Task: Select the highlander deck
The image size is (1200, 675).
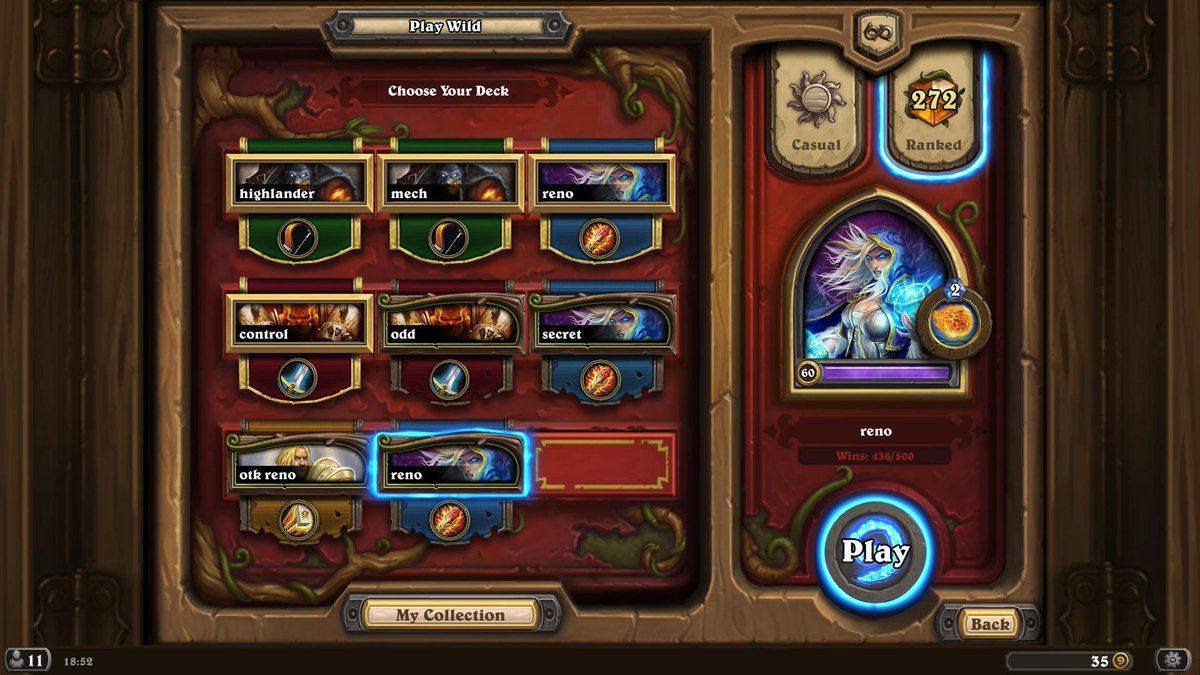Action: (x=299, y=183)
